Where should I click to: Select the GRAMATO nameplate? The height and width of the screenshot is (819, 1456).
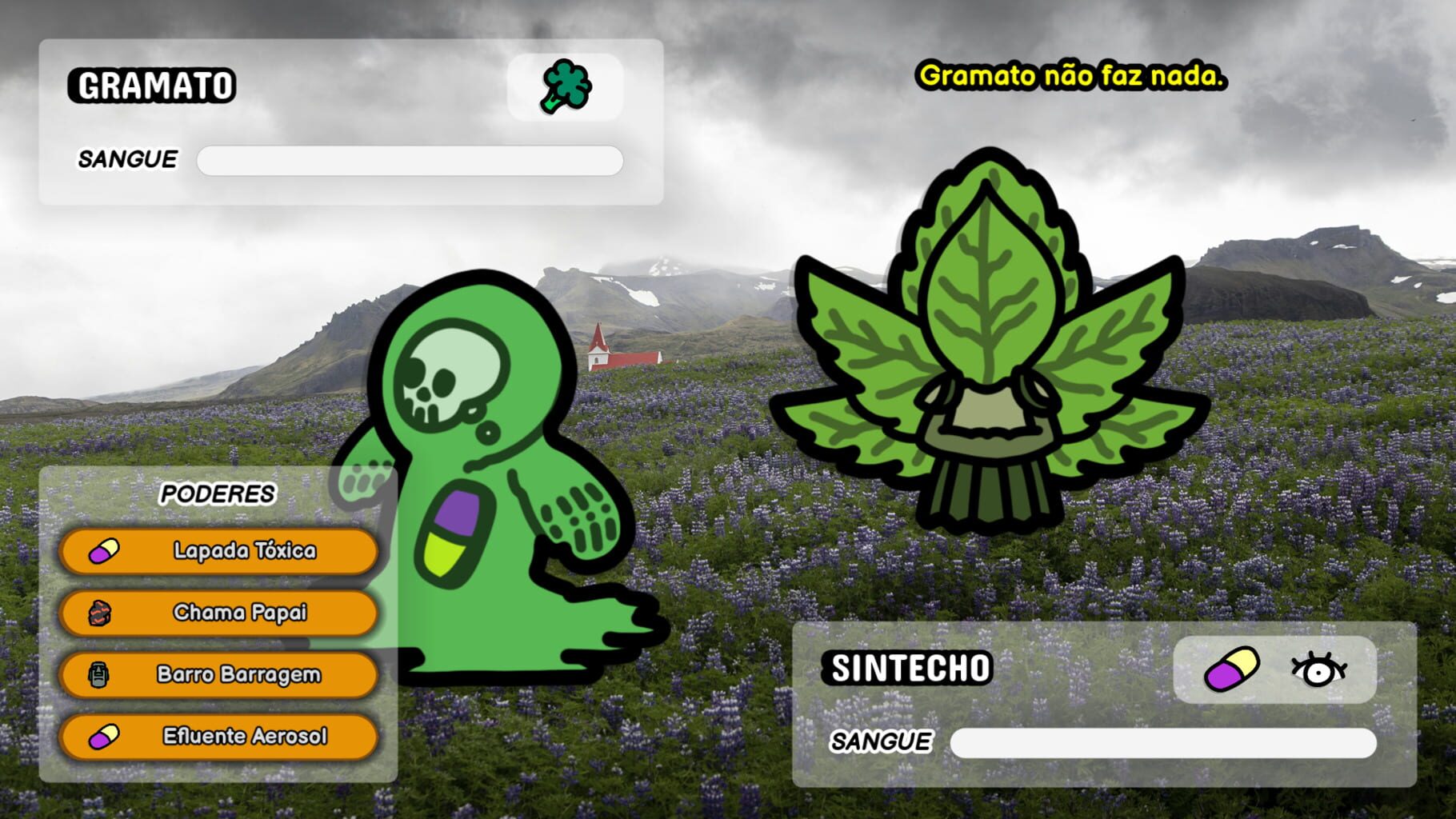tap(152, 84)
